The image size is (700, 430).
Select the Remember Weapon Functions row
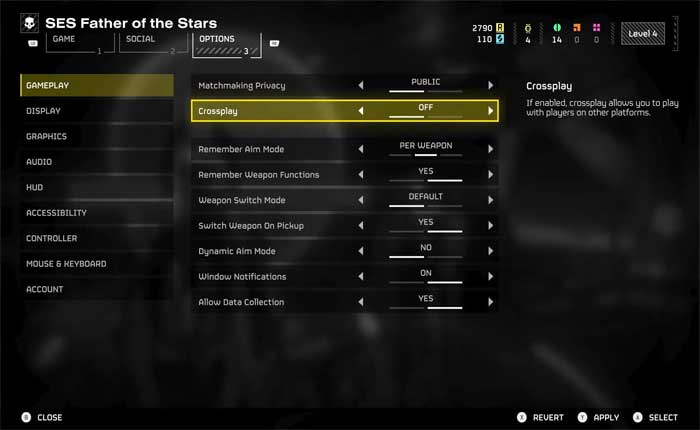270,175
